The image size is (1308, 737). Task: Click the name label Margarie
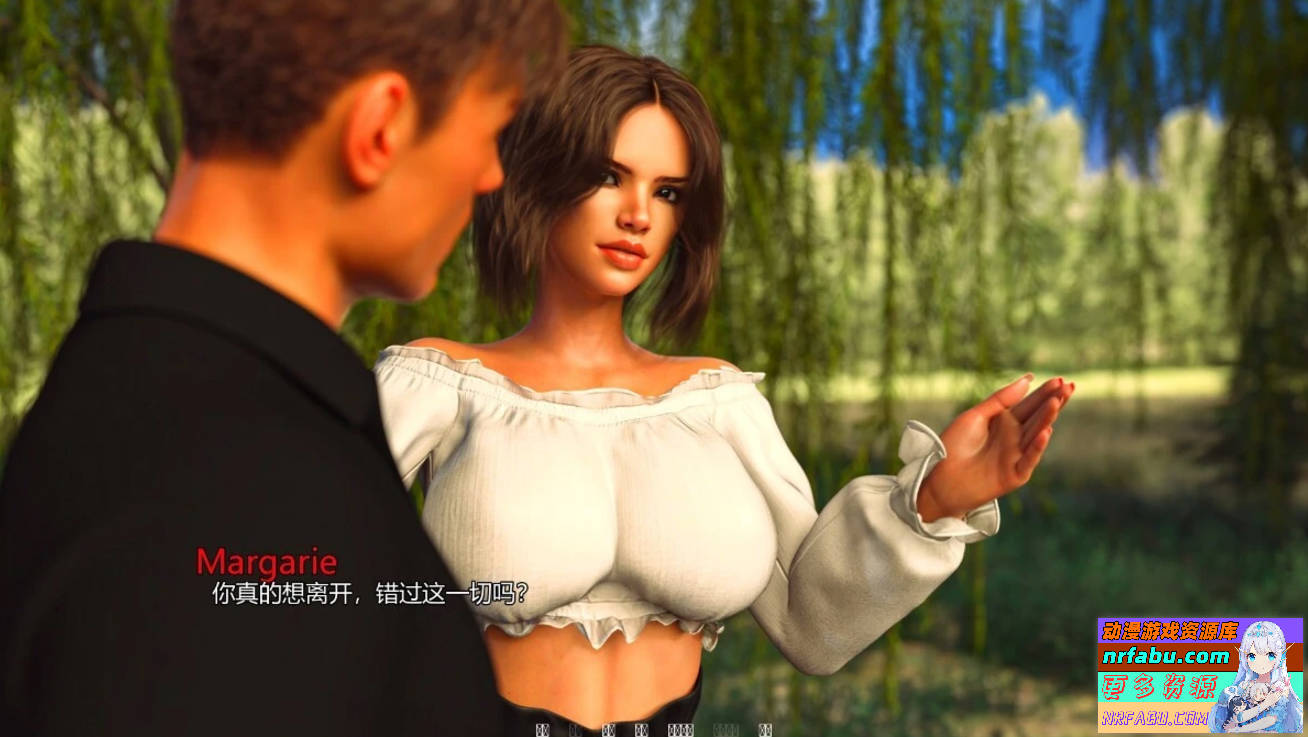pos(268,560)
